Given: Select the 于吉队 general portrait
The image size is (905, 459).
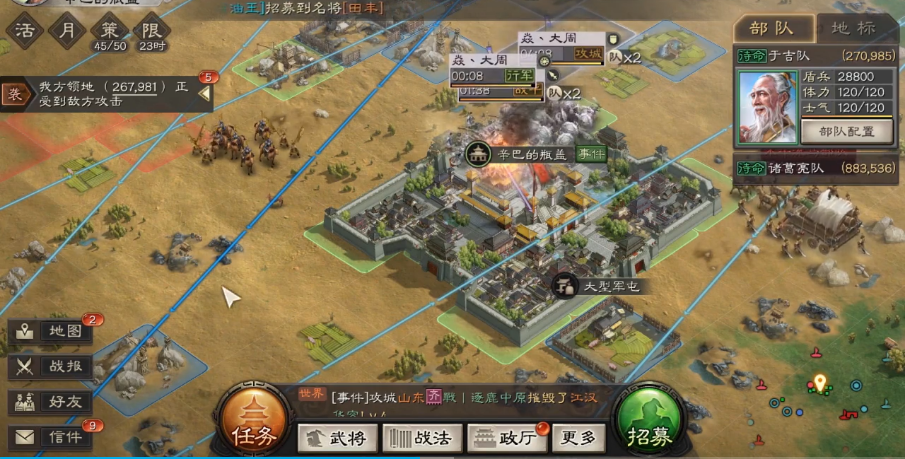Looking at the screenshot, I should coord(767,105).
